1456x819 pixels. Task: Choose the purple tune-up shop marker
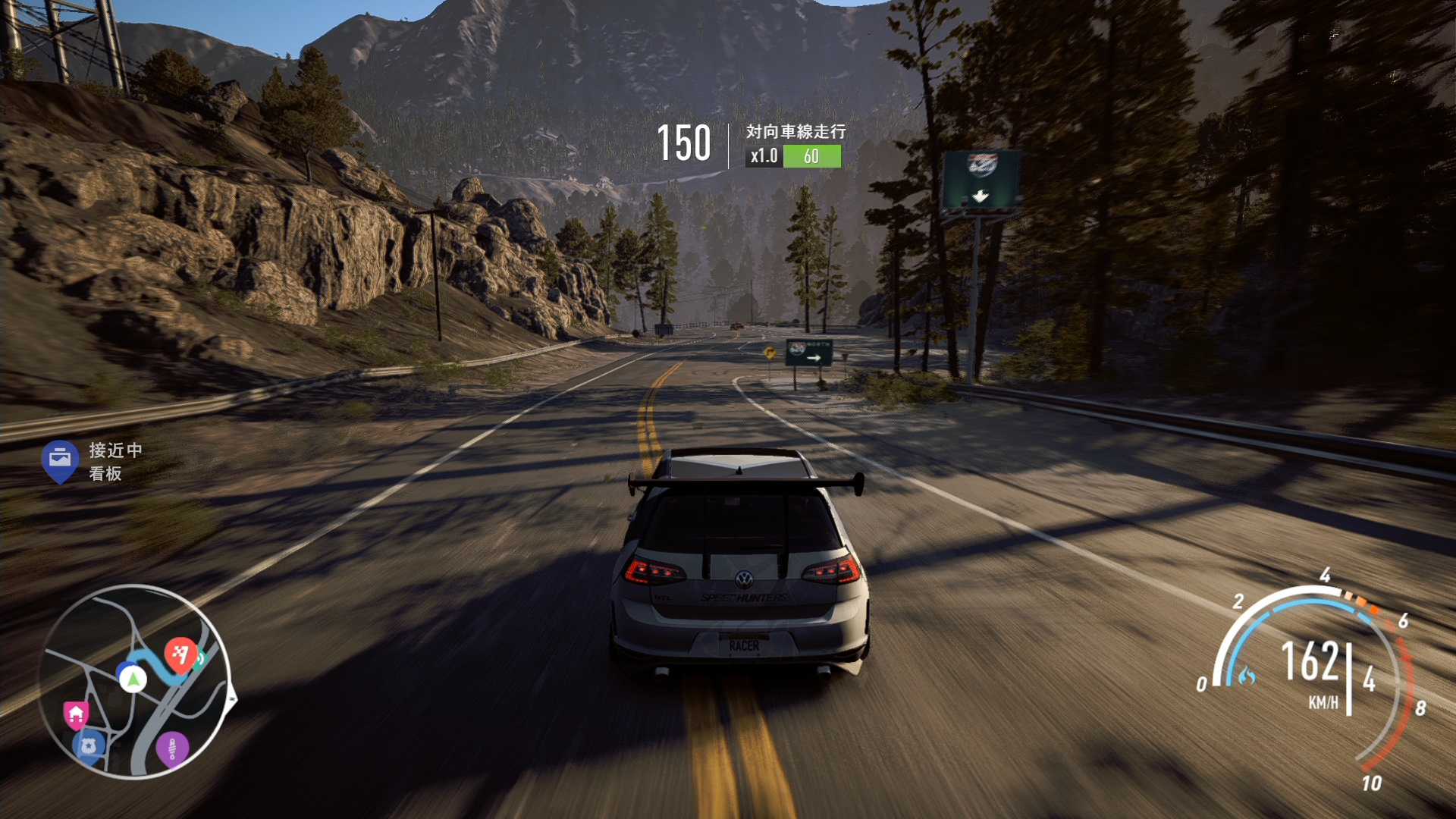coord(172,748)
